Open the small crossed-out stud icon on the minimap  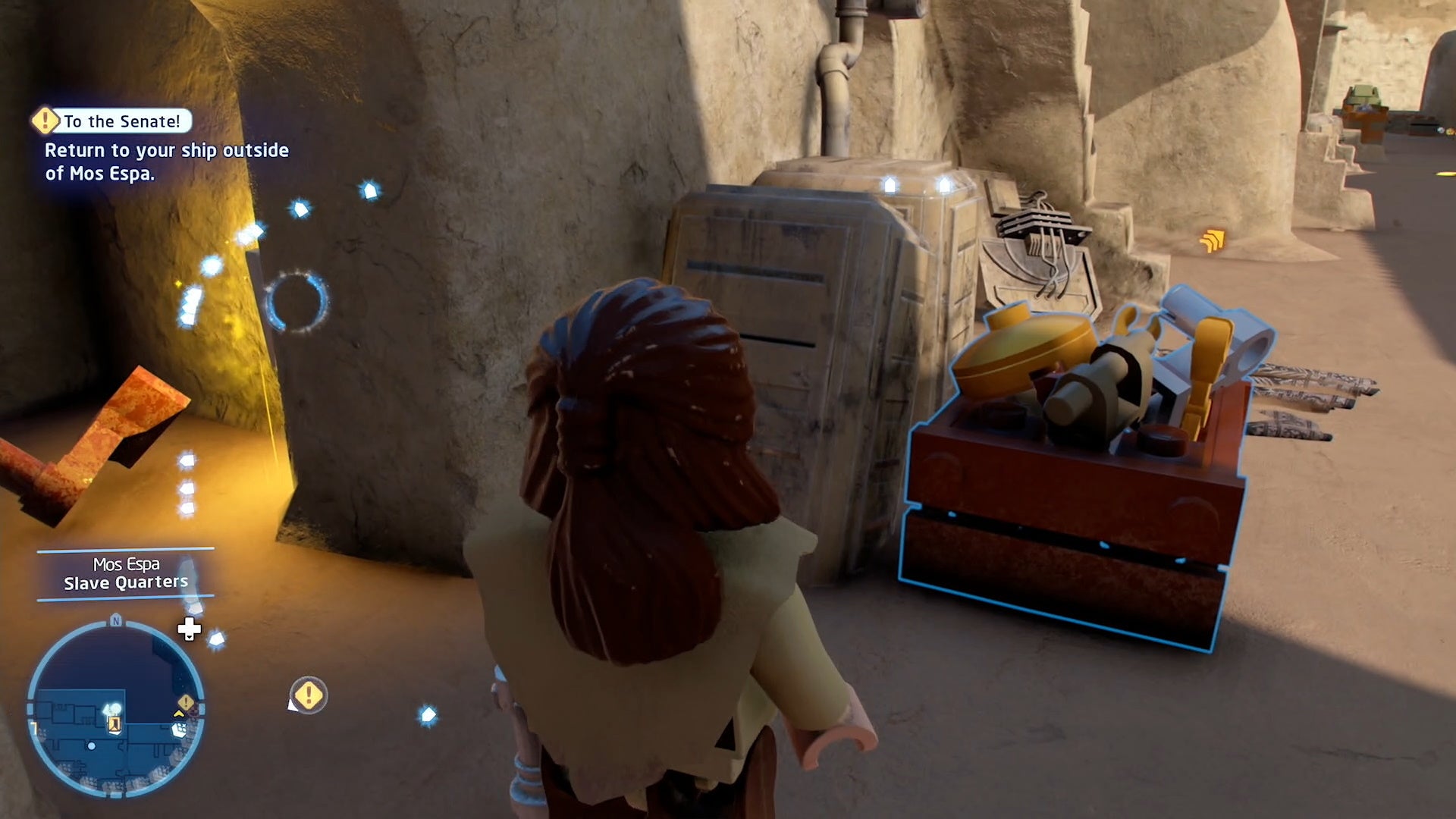179,730
